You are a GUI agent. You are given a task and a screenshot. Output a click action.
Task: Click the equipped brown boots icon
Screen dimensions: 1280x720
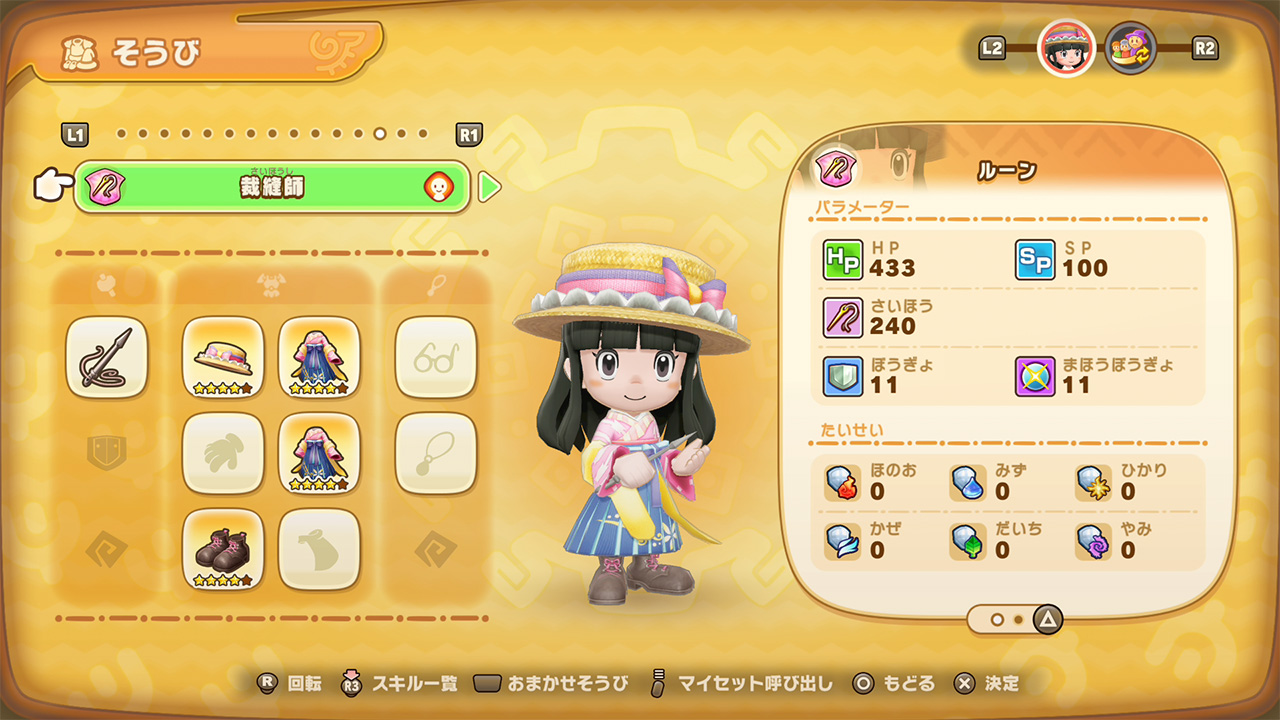tap(222, 551)
